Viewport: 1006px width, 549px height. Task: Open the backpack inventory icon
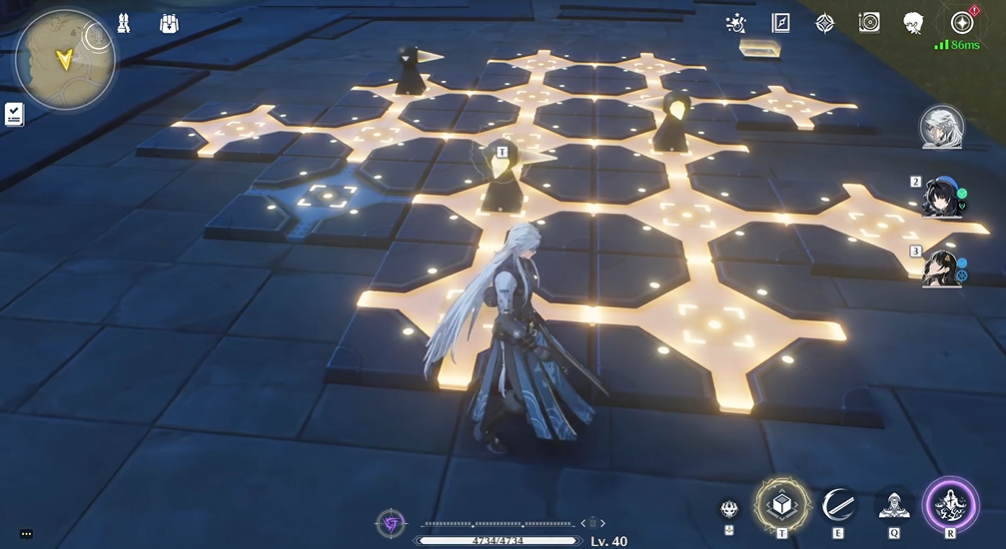pyautogui.click(x=169, y=23)
